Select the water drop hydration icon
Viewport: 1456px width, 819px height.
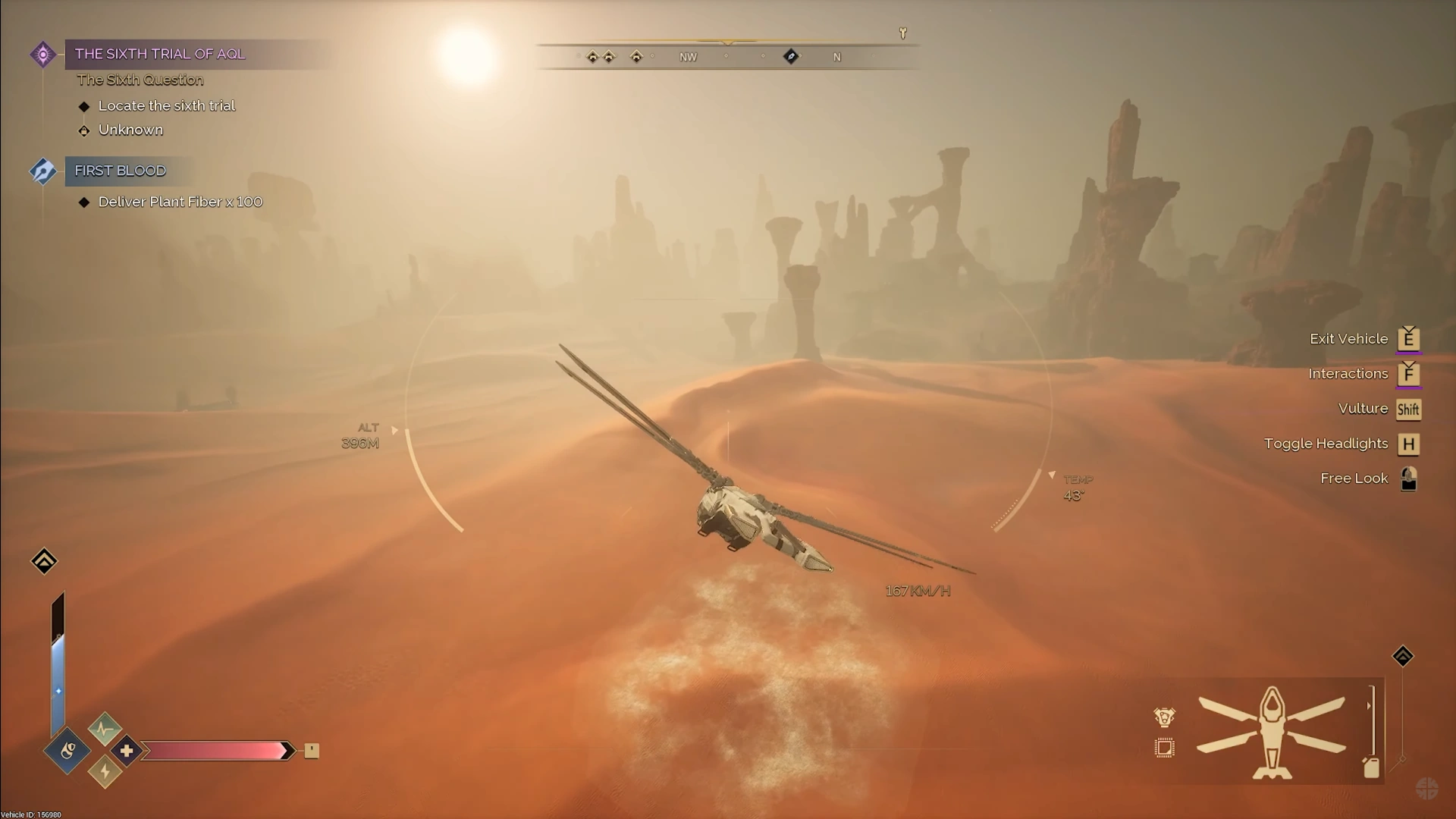tap(67, 752)
